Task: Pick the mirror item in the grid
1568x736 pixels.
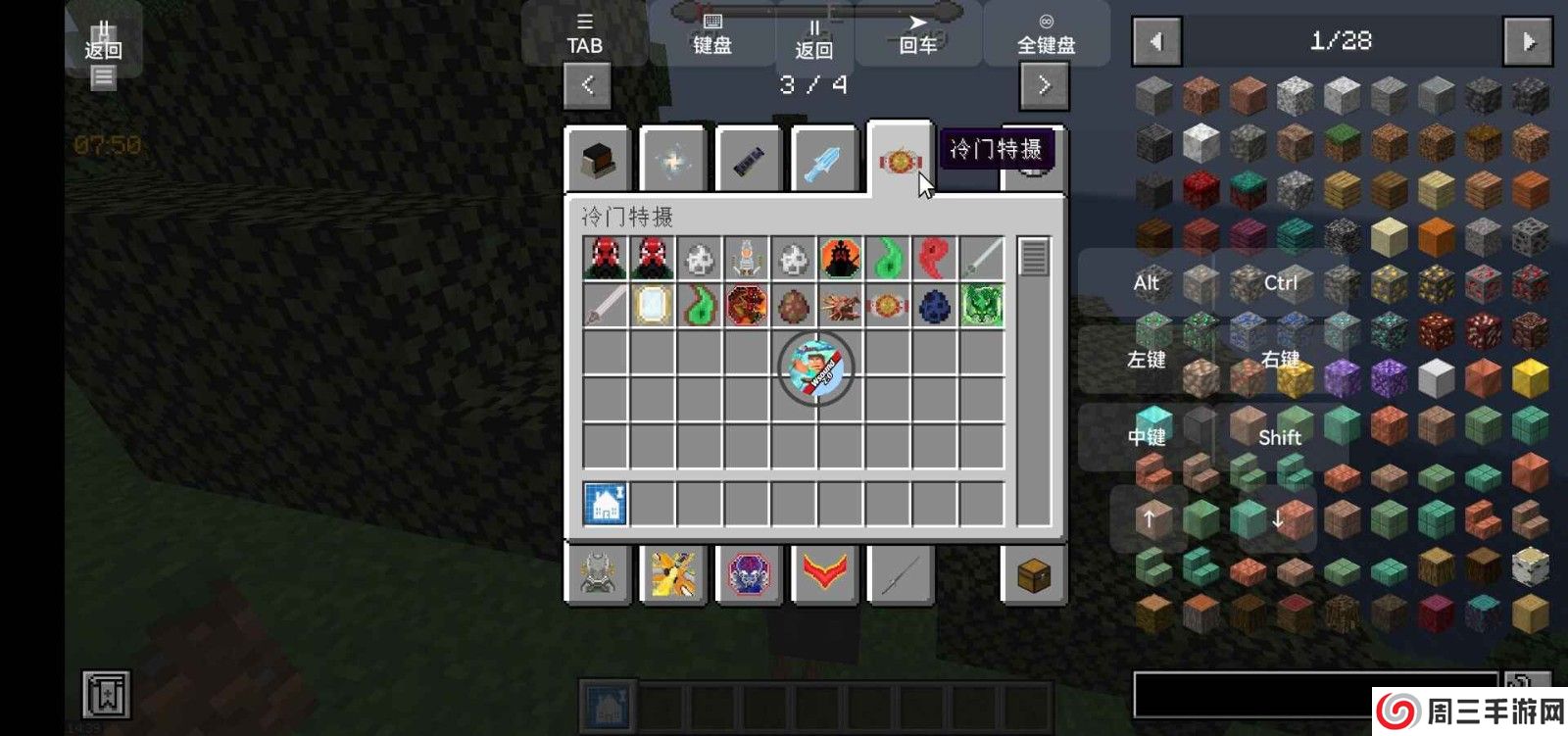Action: click(652, 306)
